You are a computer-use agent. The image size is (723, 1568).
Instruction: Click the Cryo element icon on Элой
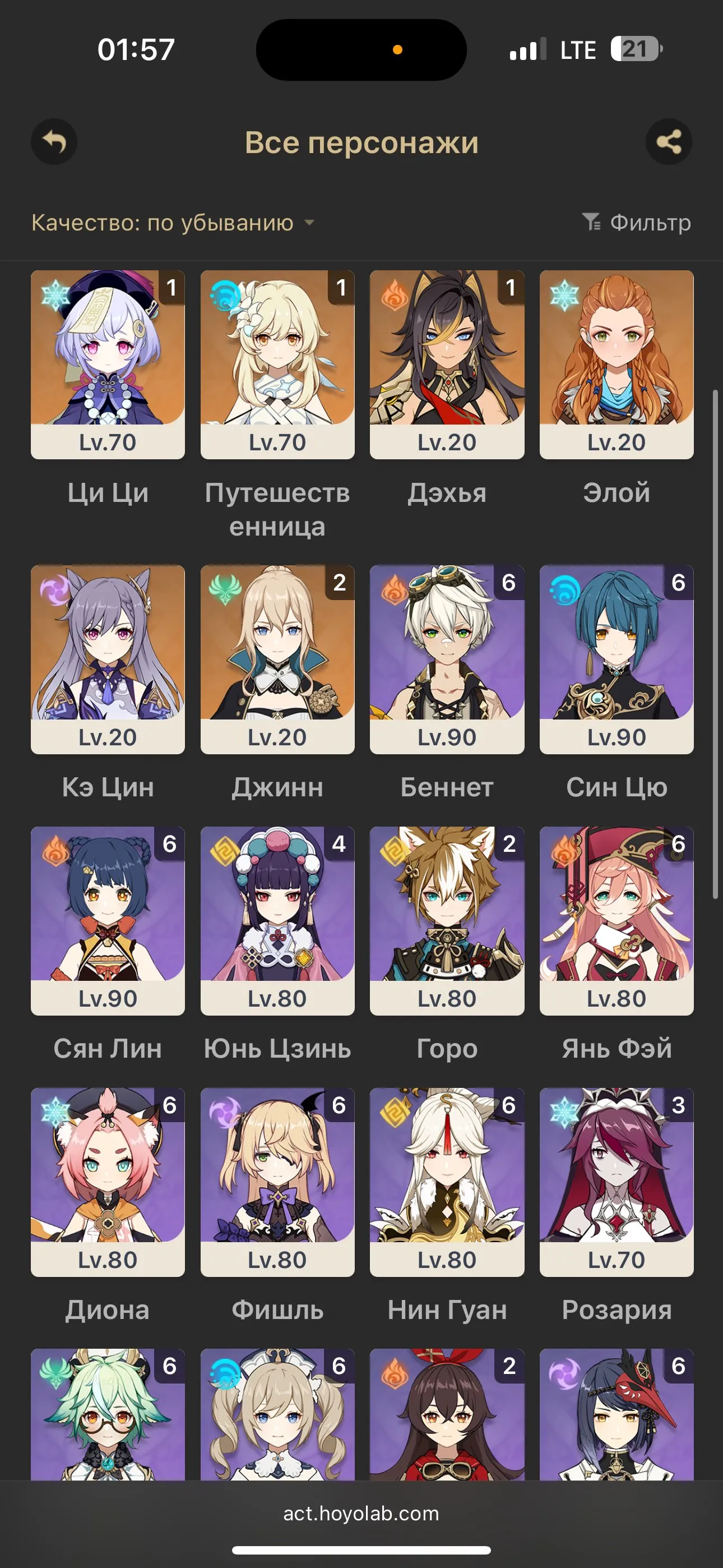(564, 294)
